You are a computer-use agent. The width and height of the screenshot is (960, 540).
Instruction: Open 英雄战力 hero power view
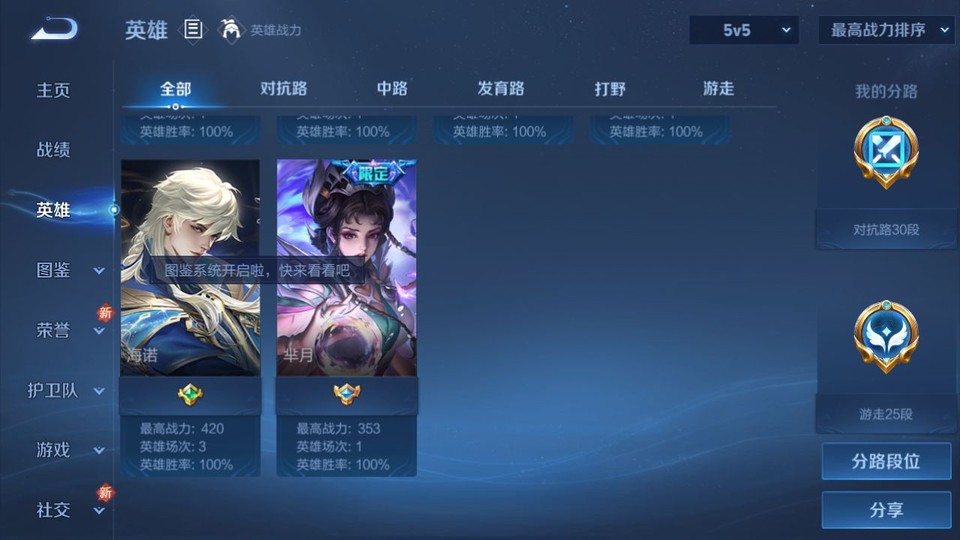(262, 30)
